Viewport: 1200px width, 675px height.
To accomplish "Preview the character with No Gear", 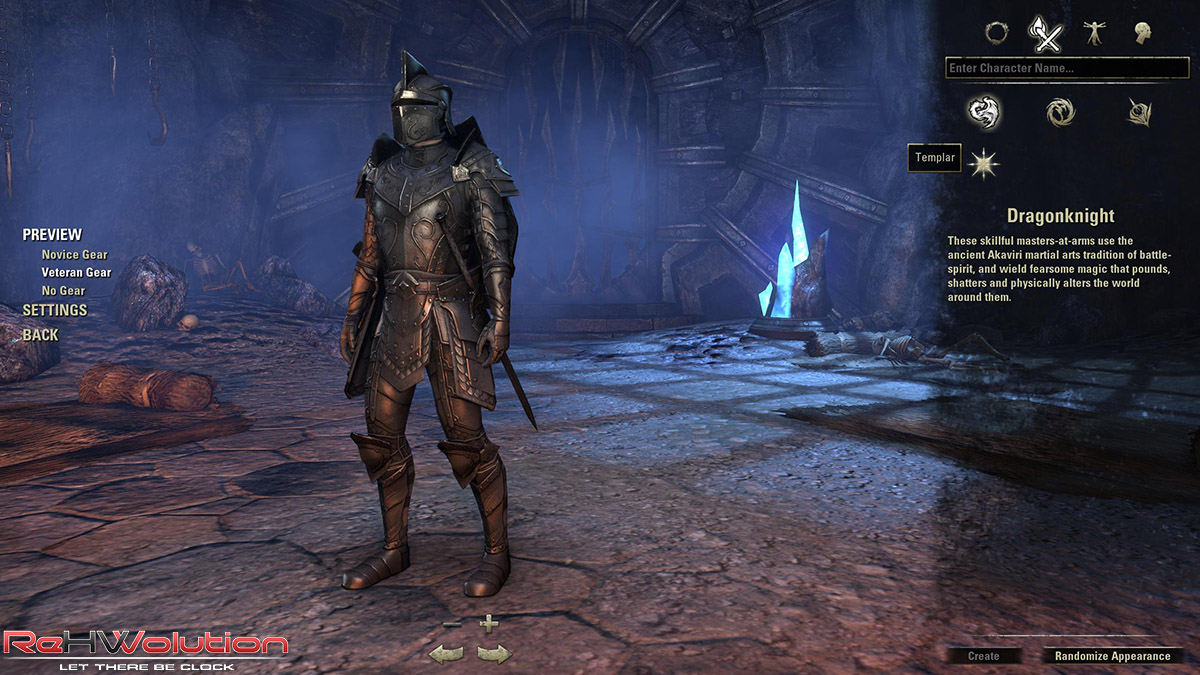I will point(62,290).
